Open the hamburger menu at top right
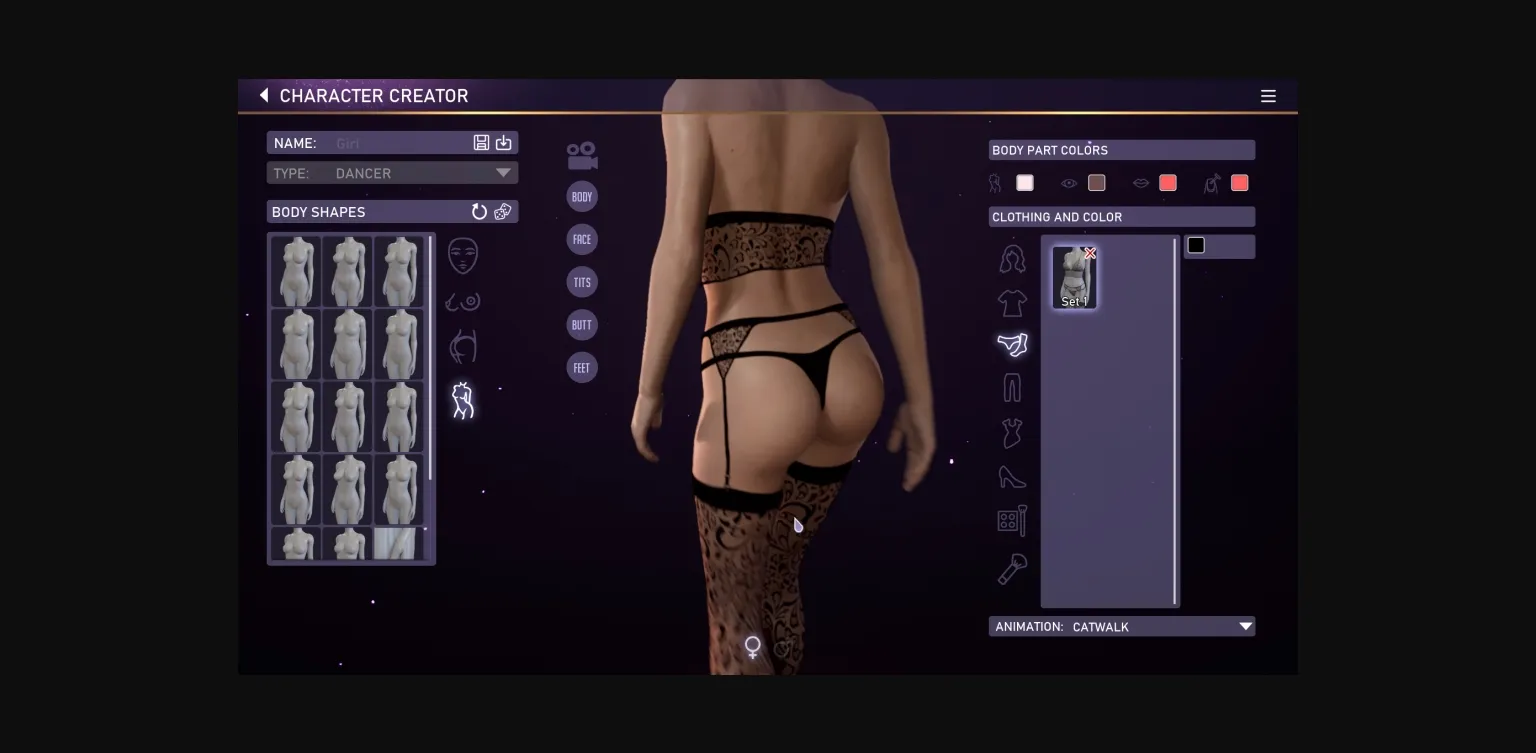The height and width of the screenshot is (753, 1536). pyautogui.click(x=1268, y=96)
